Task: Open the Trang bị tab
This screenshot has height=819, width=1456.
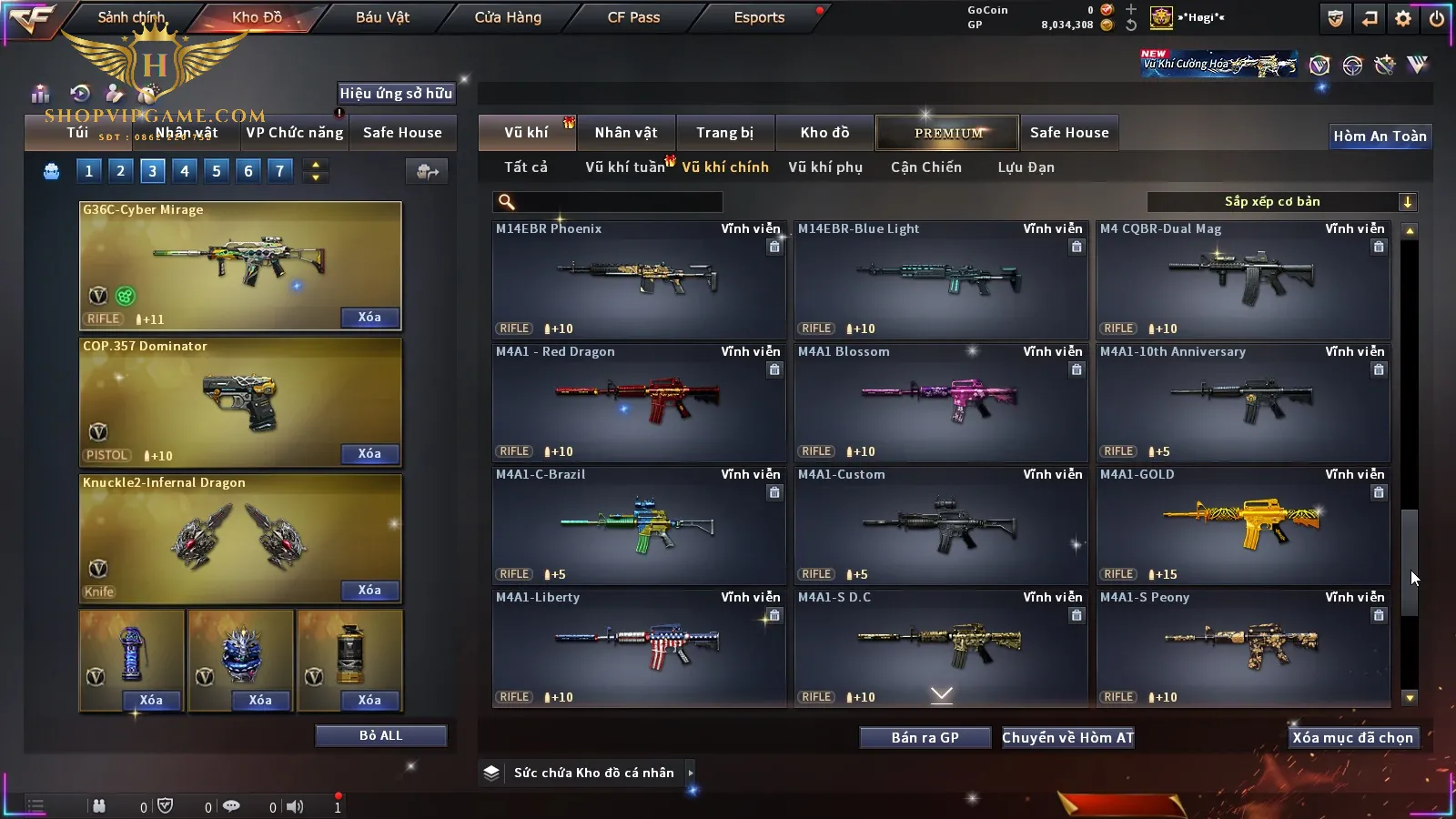Action: (724, 133)
